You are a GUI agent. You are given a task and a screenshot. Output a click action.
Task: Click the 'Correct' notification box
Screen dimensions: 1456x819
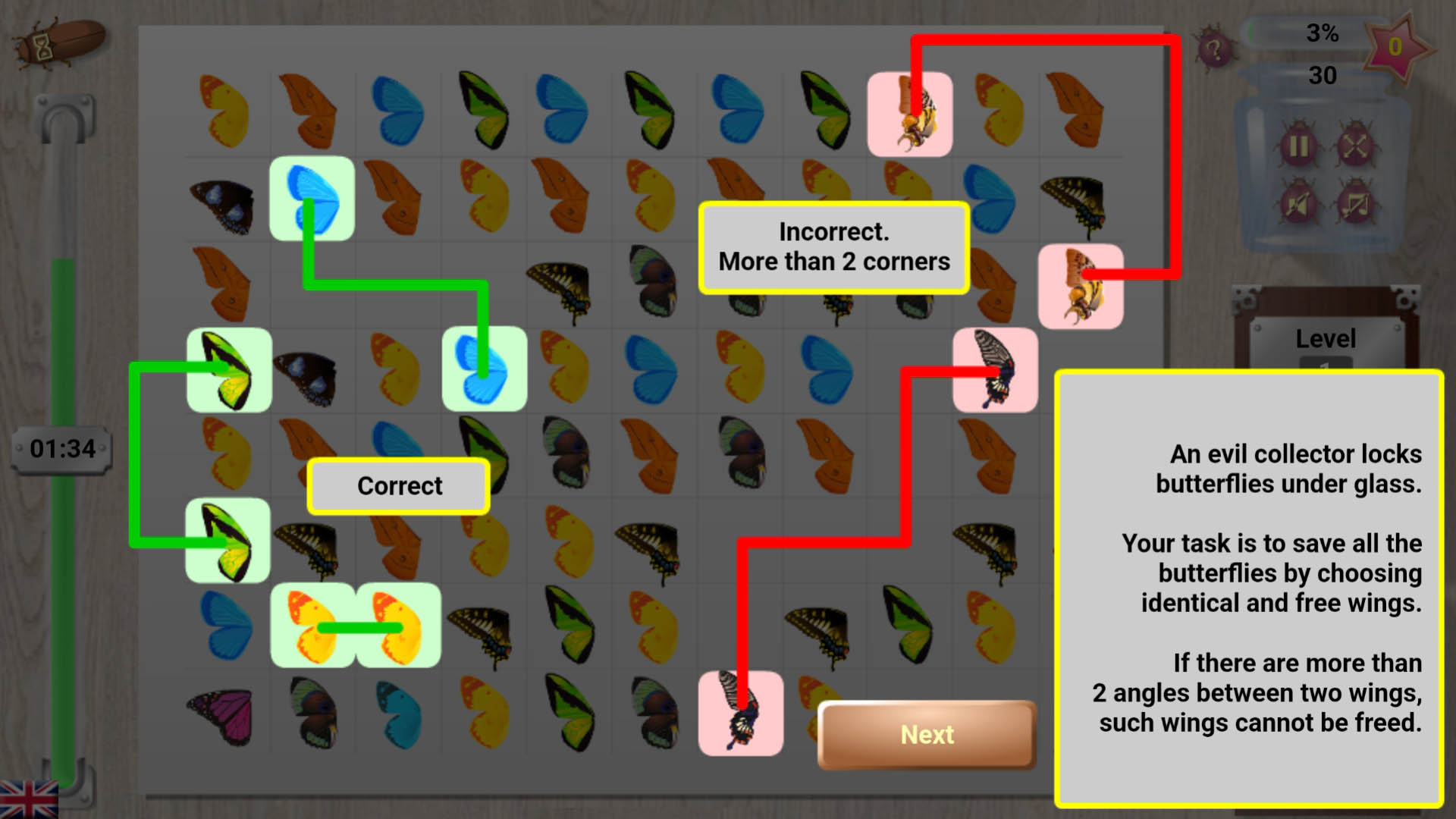pyautogui.click(x=398, y=486)
